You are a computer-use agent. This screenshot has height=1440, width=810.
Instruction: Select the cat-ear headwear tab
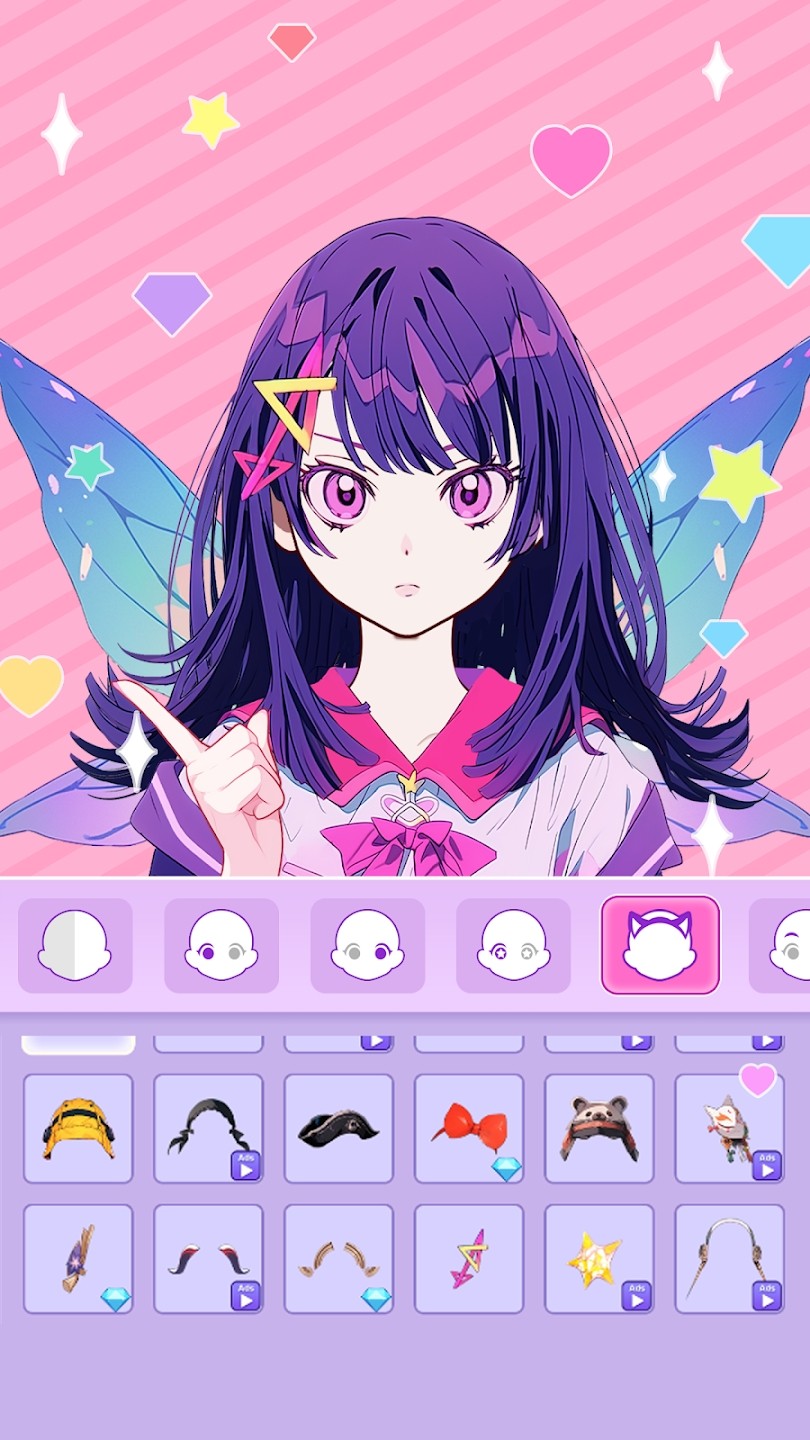click(x=660, y=945)
